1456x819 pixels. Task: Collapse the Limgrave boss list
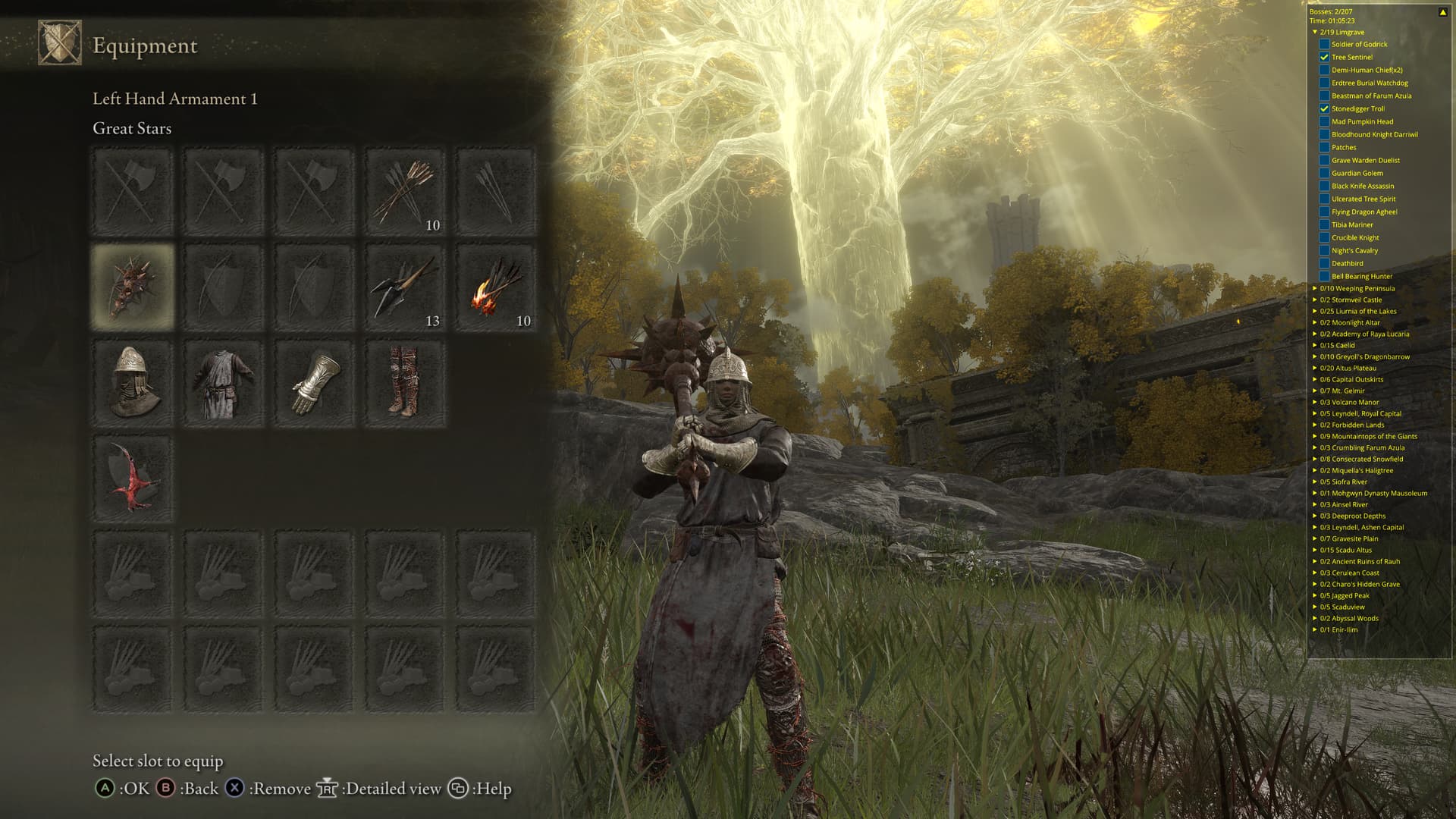tap(1315, 32)
